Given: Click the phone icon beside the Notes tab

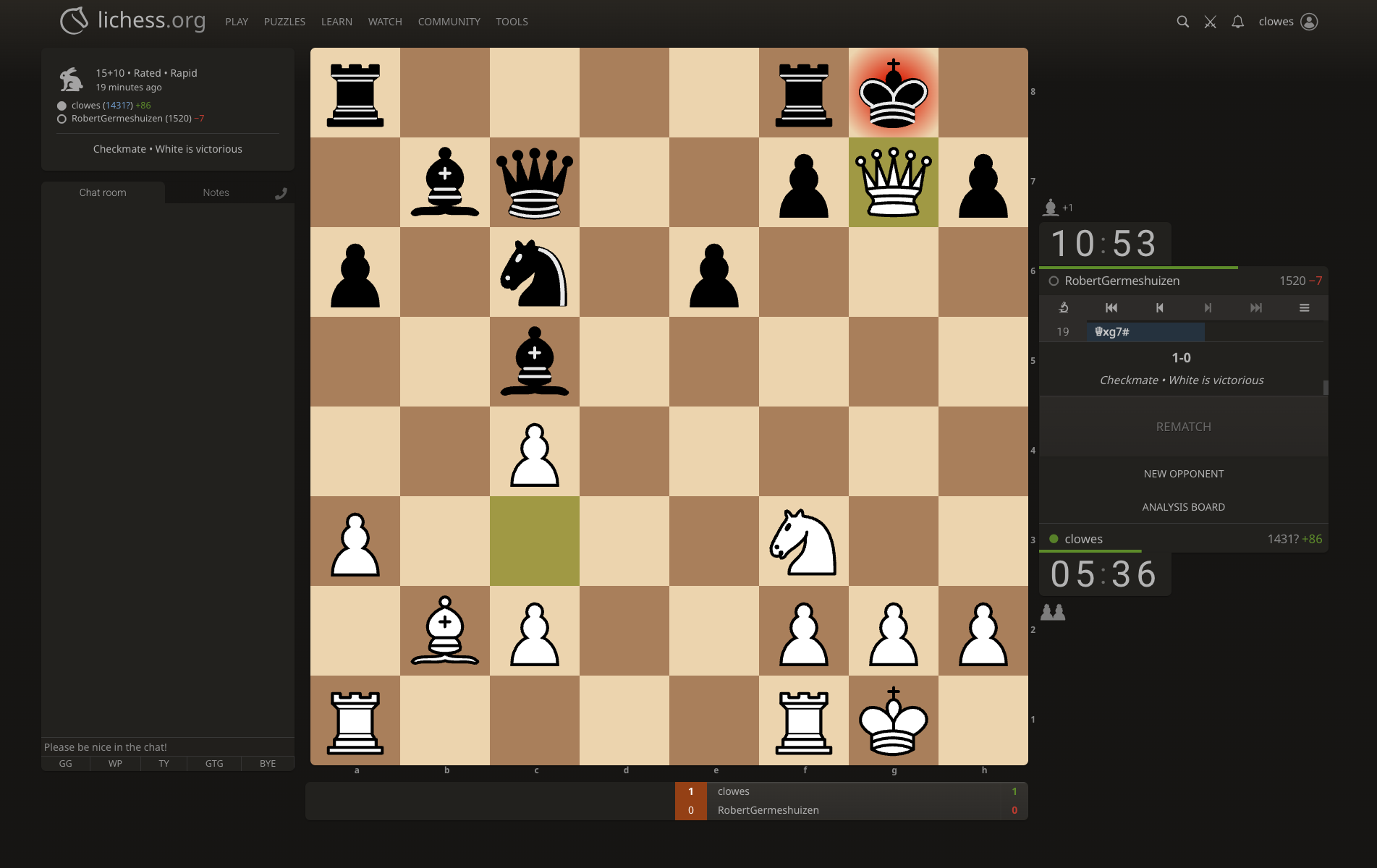Looking at the screenshot, I should click(281, 192).
